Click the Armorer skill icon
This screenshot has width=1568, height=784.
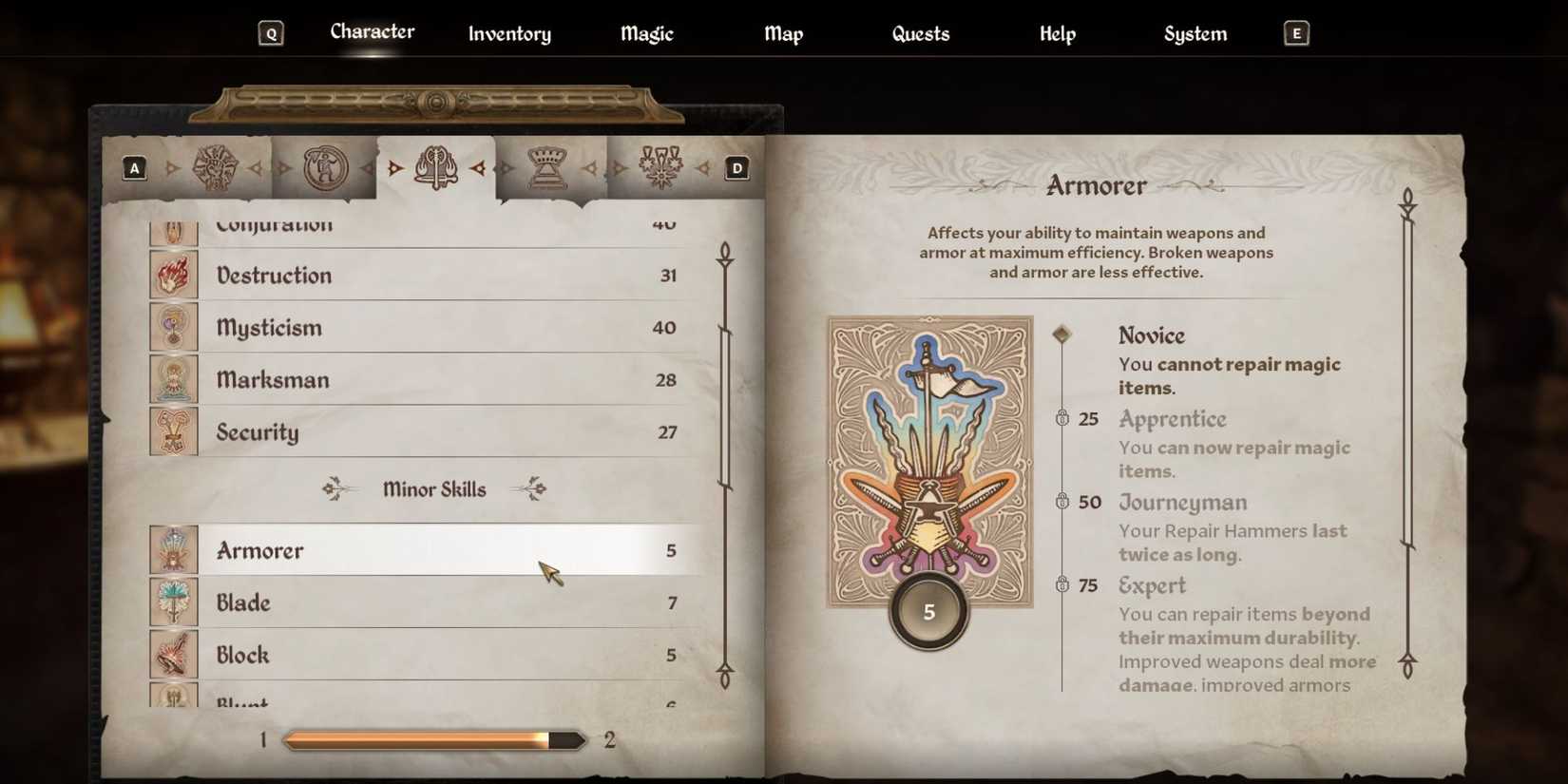[x=174, y=549]
